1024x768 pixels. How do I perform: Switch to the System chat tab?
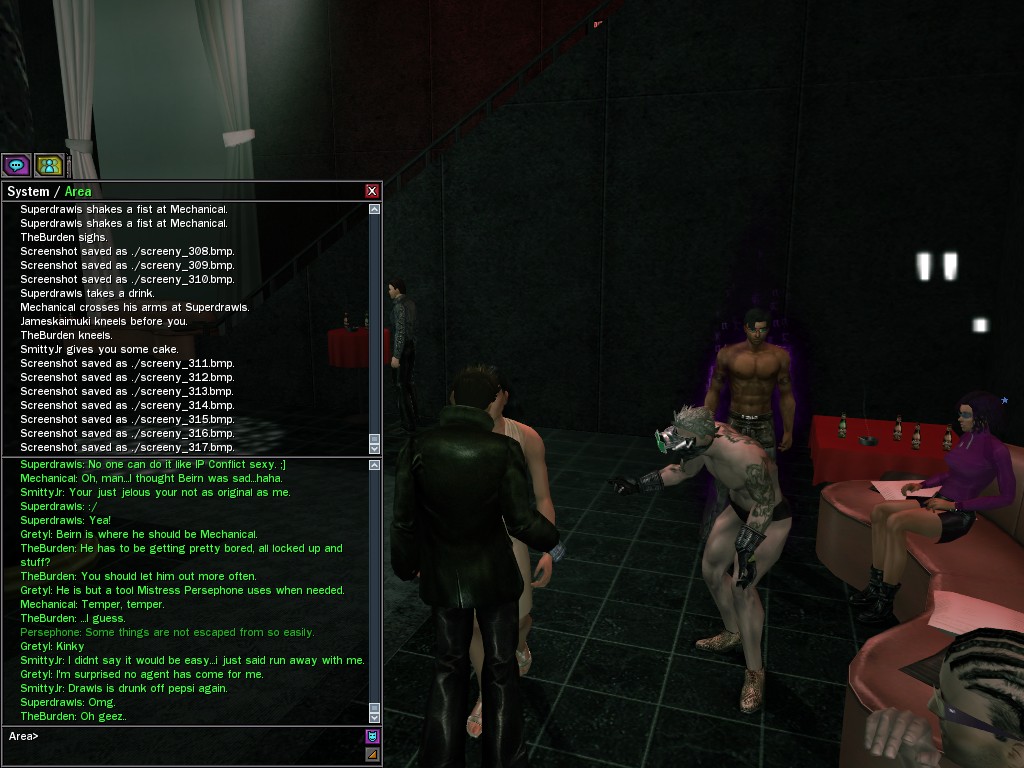28,191
